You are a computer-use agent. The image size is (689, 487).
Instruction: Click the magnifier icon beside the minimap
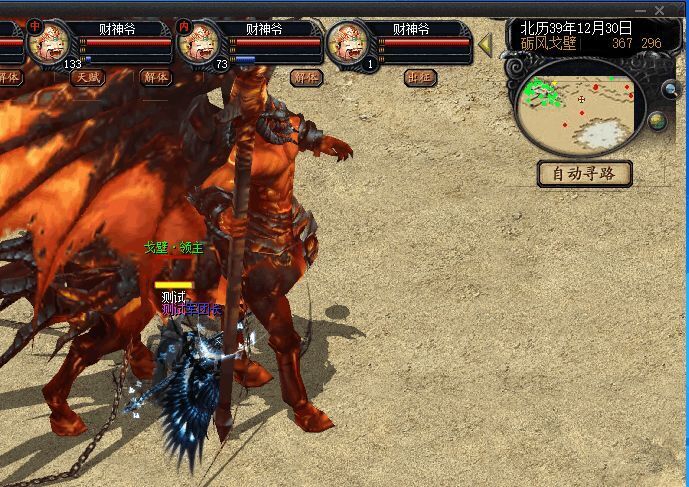(670, 90)
